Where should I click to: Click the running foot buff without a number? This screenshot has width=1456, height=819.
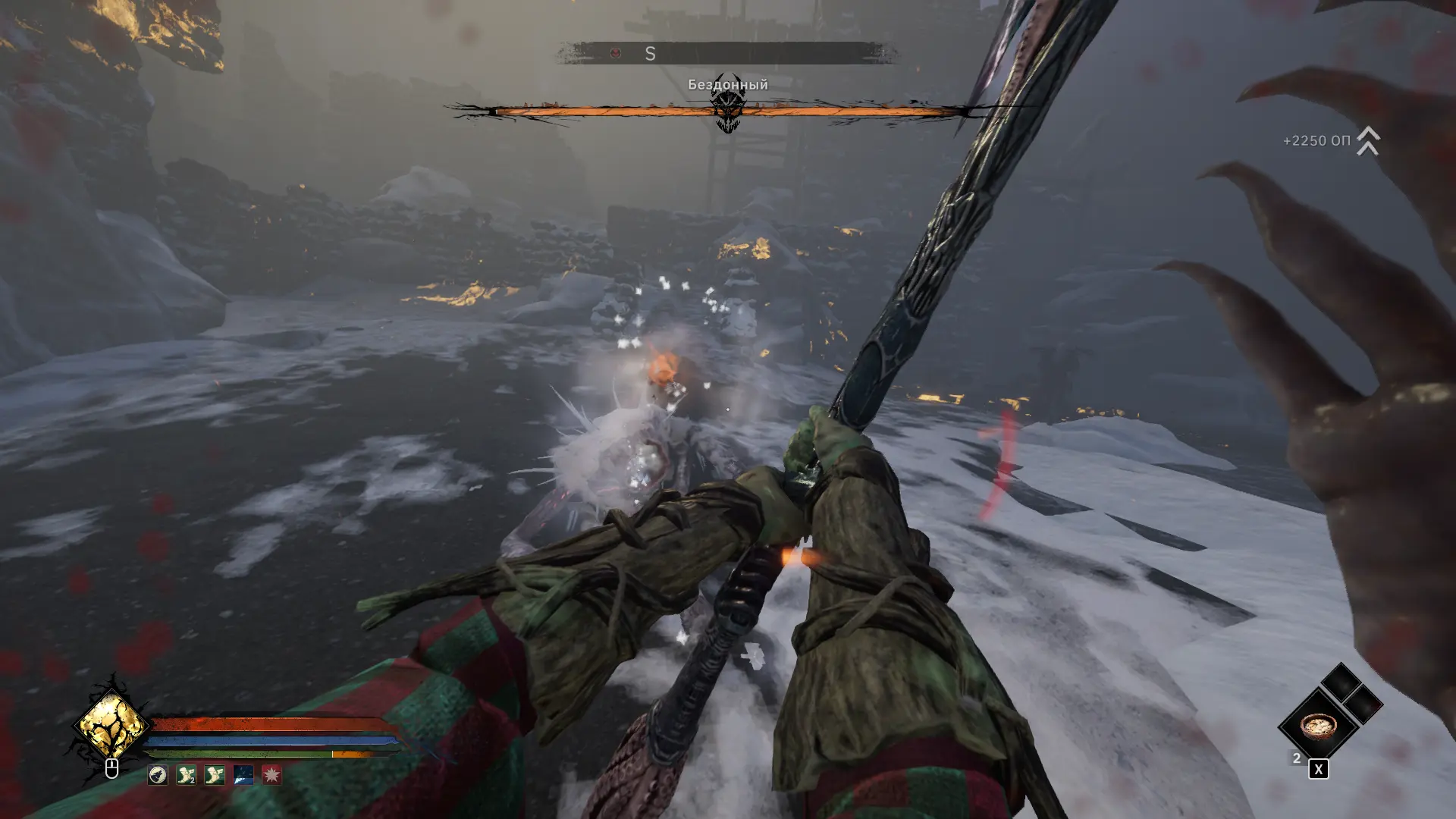(215, 774)
